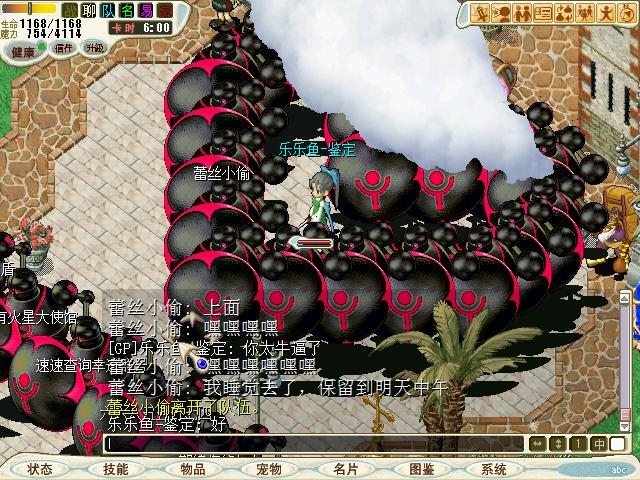The image size is (640, 480).
Task: Click the duel sword action icon
Action: 482,13
